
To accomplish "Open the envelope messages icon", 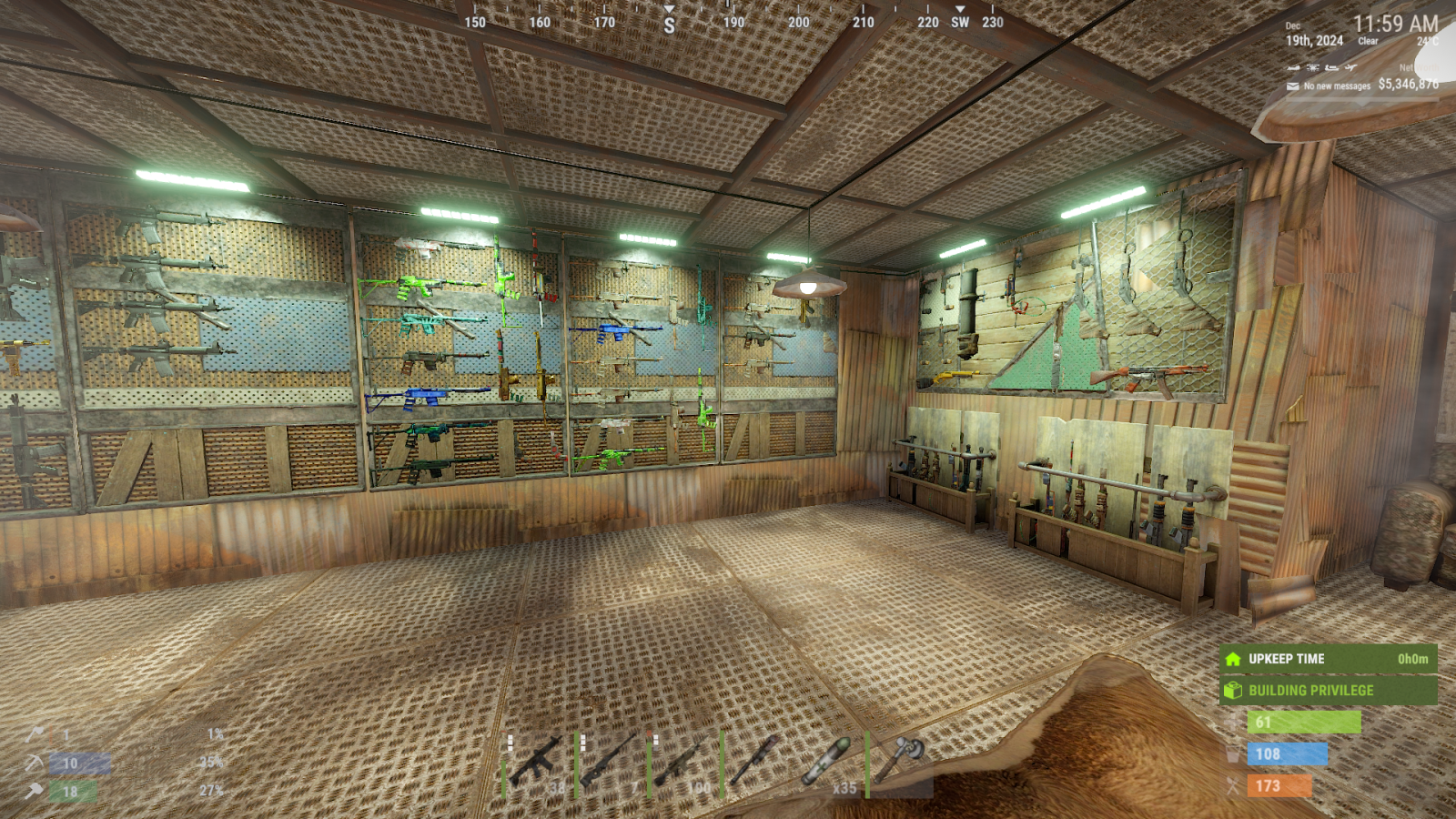I will (1293, 86).
